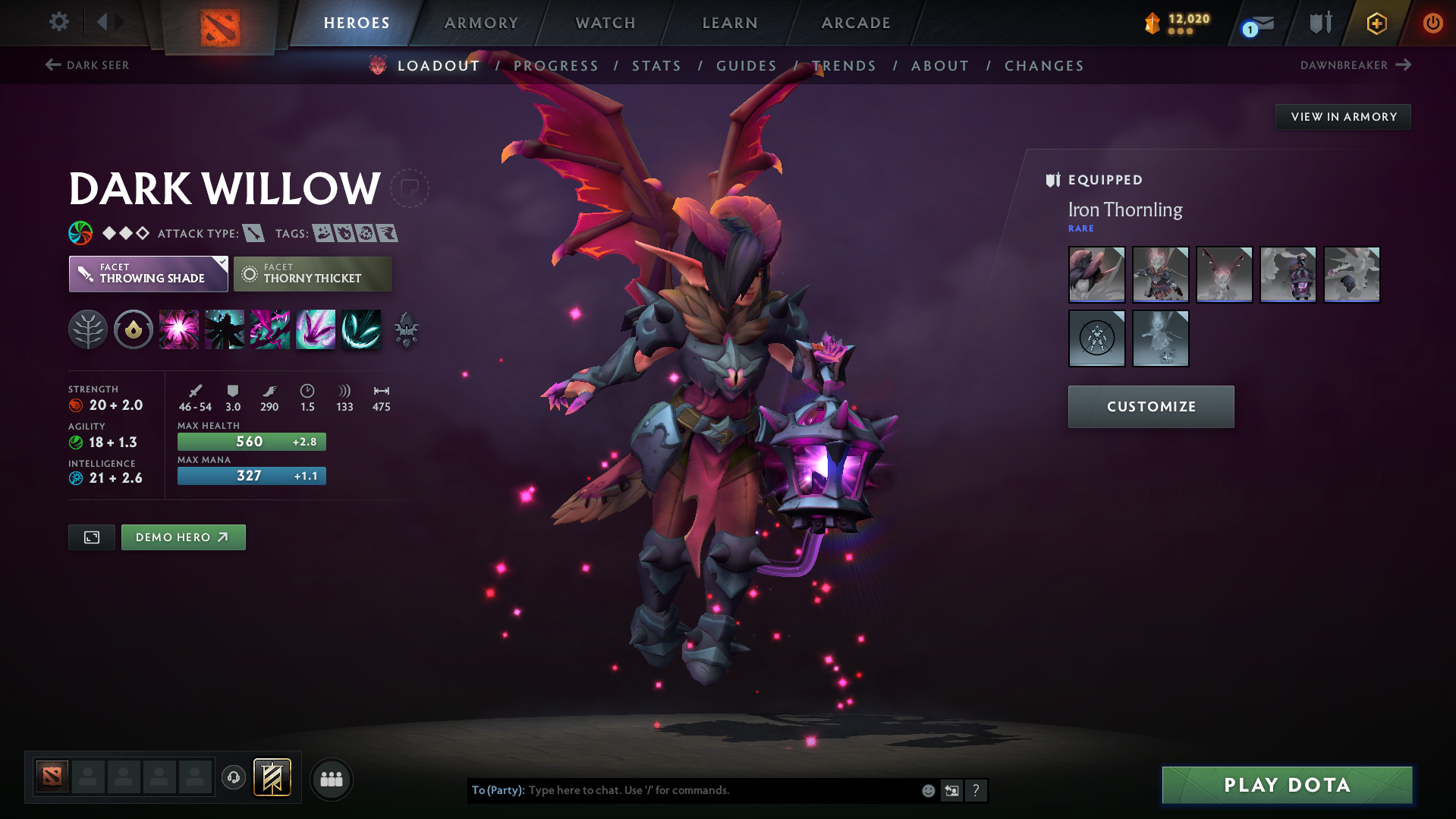Image resolution: width=1456 pixels, height=819 pixels.
Task: Select the first Iron Thornling item thumbnail
Action: [x=1096, y=274]
